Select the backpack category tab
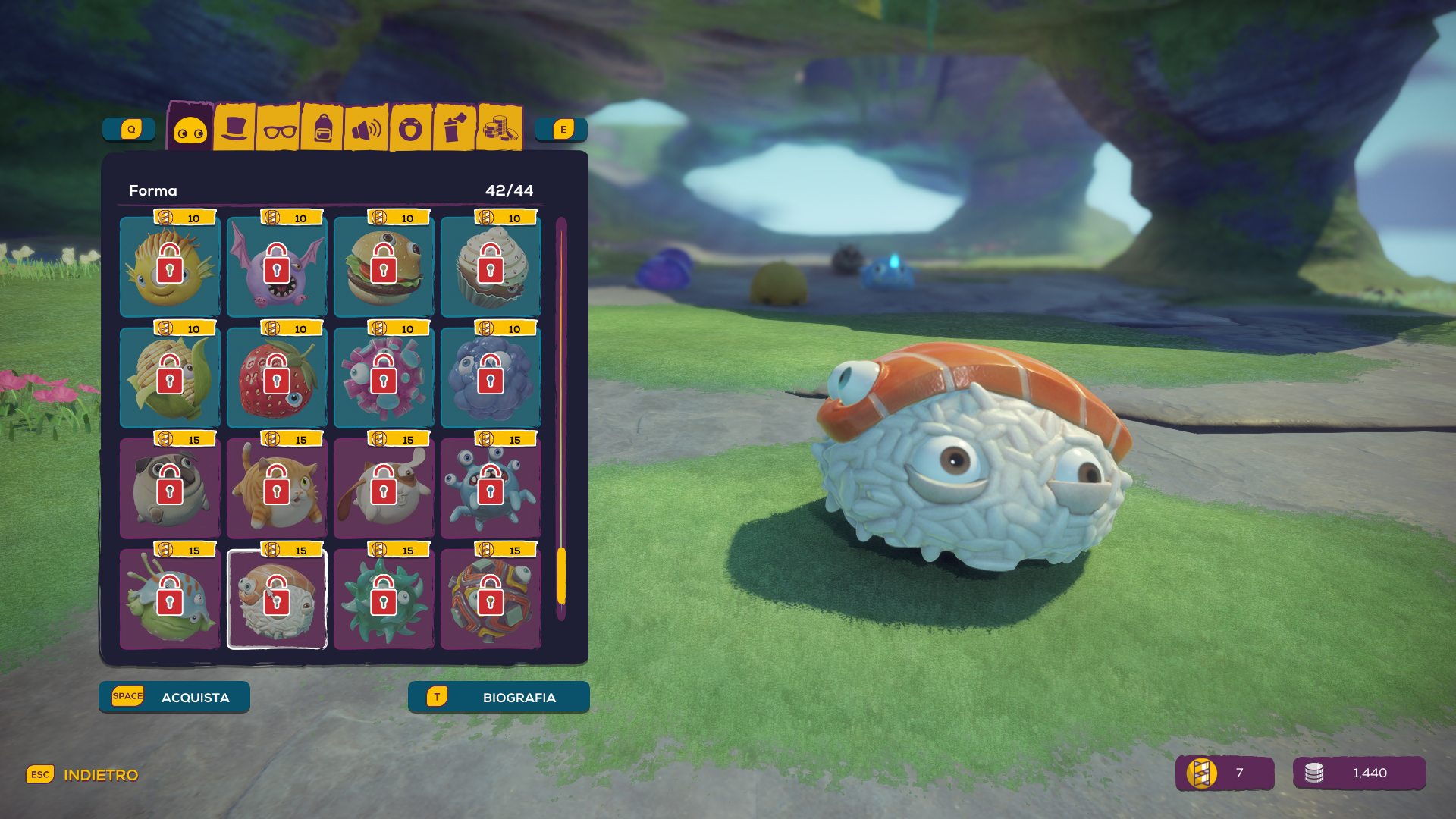1456x819 pixels. pyautogui.click(x=323, y=129)
